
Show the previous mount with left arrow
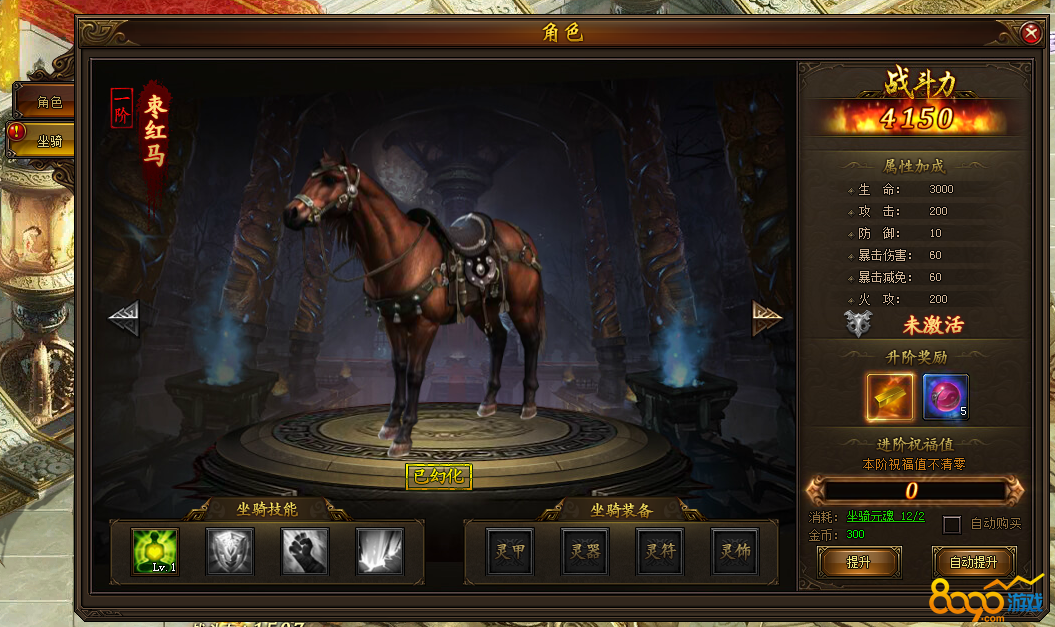pos(123,318)
